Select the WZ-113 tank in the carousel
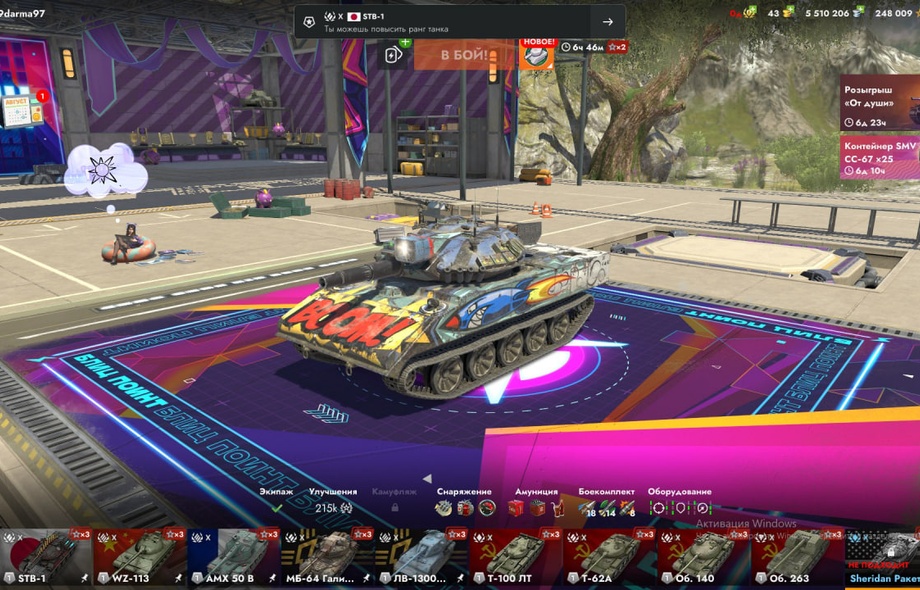920x590 pixels. [140, 557]
